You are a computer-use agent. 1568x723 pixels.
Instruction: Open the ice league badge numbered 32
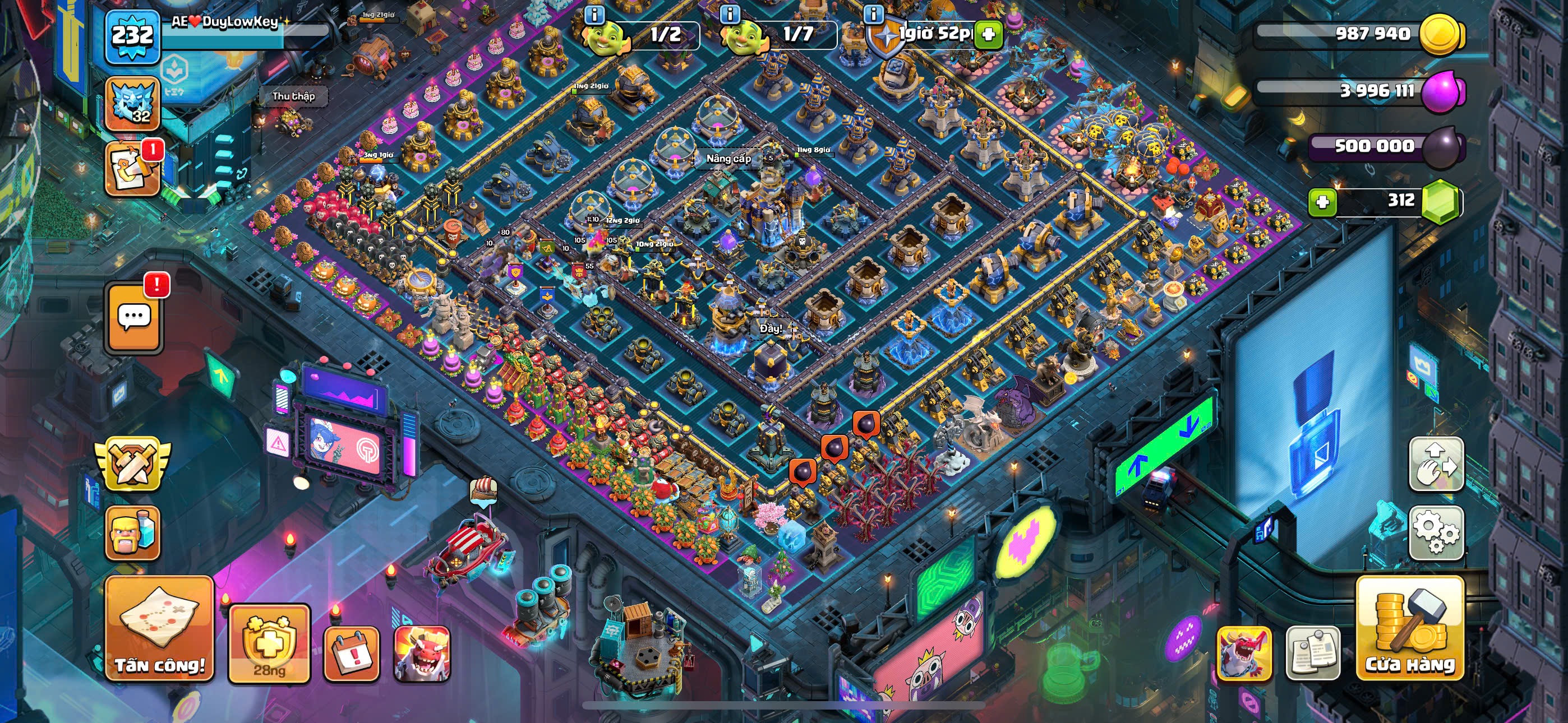coord(133,104)
